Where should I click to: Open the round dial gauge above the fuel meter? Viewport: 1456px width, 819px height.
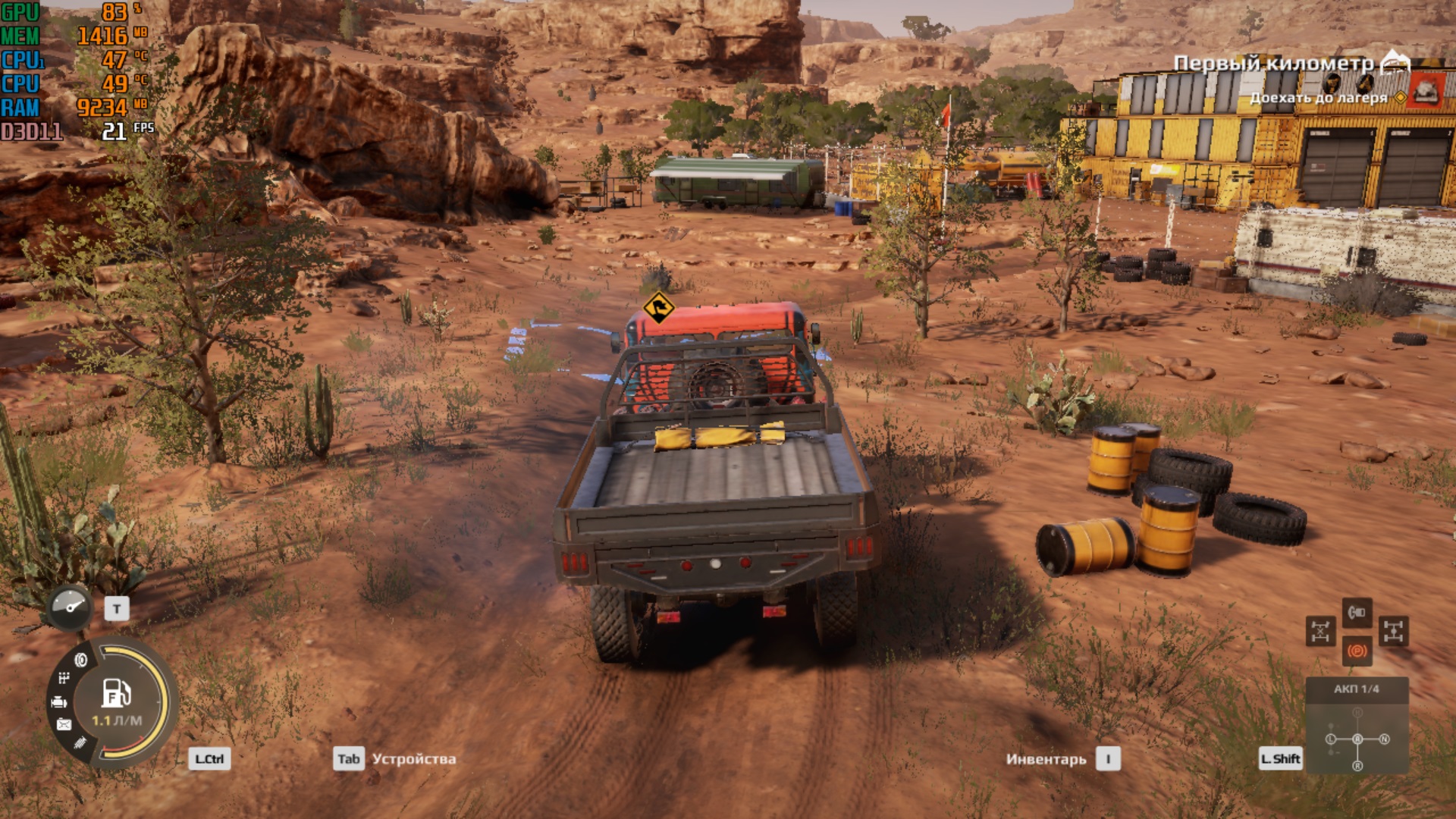click(x=70, y=607)
